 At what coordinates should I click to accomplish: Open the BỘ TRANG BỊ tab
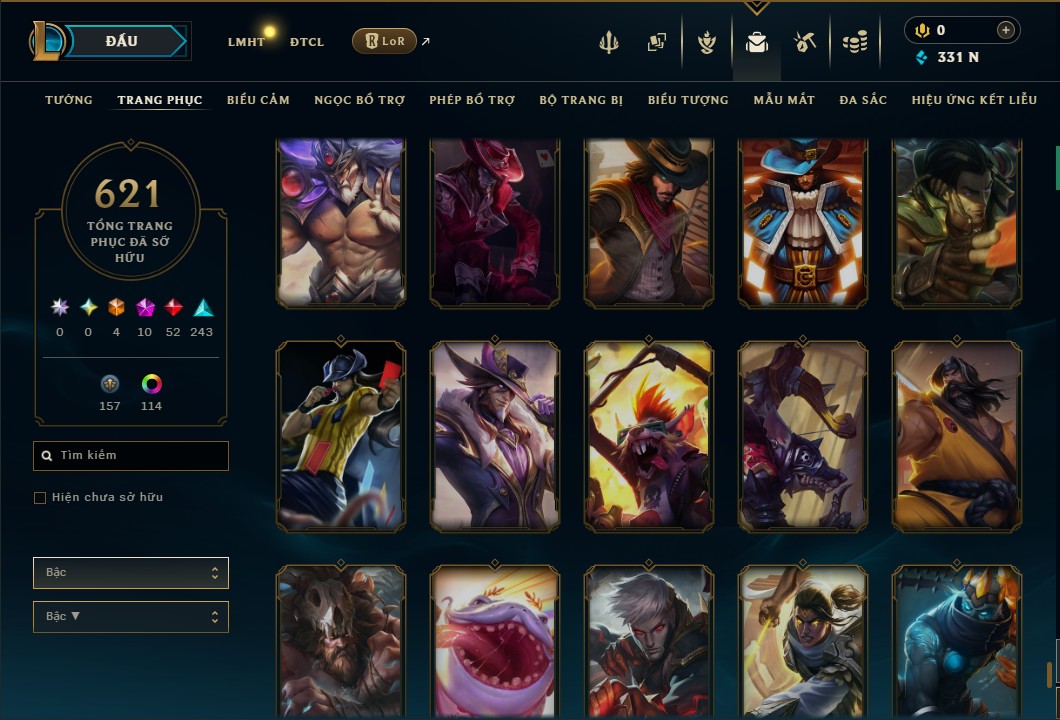pos(581,100)
